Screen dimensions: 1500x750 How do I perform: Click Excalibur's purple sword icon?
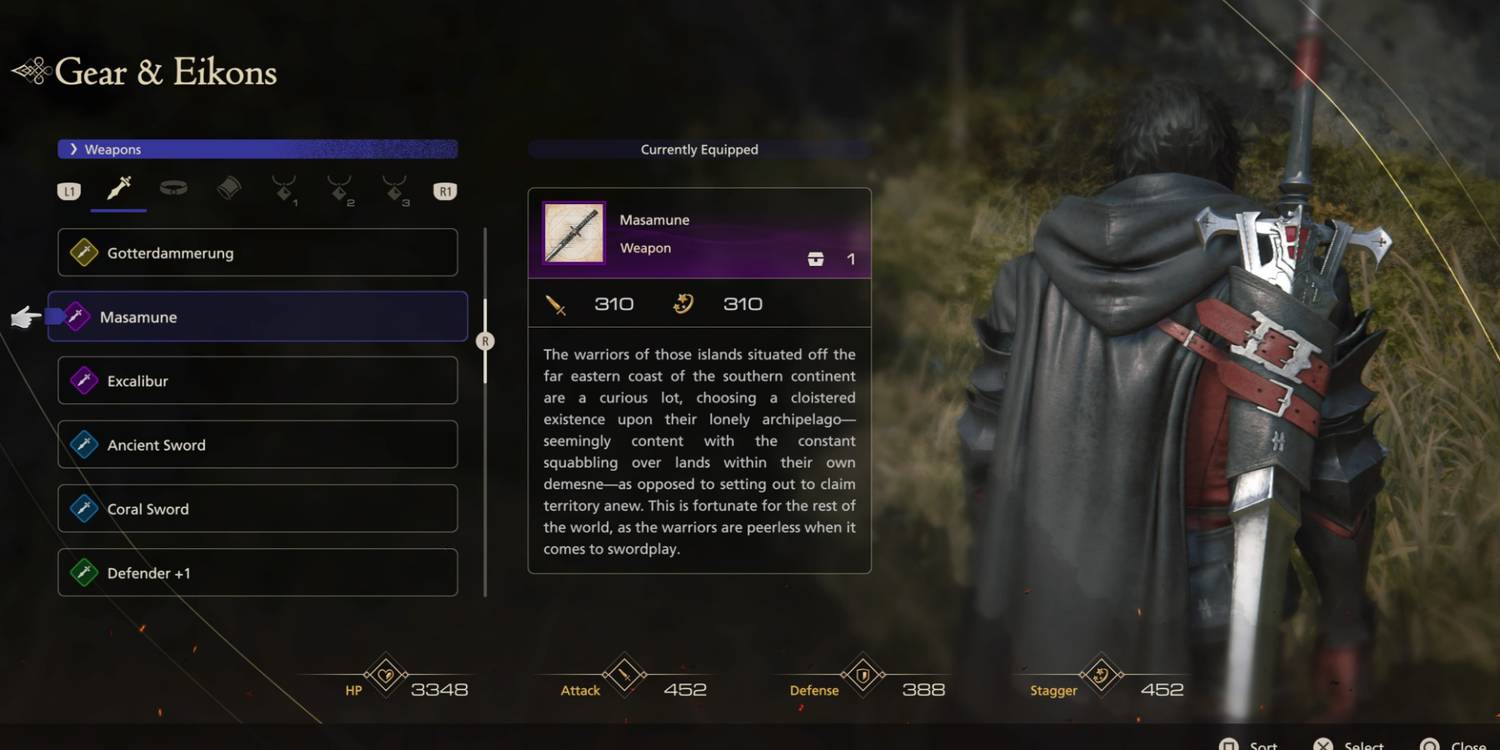click(x=84, y=380)
